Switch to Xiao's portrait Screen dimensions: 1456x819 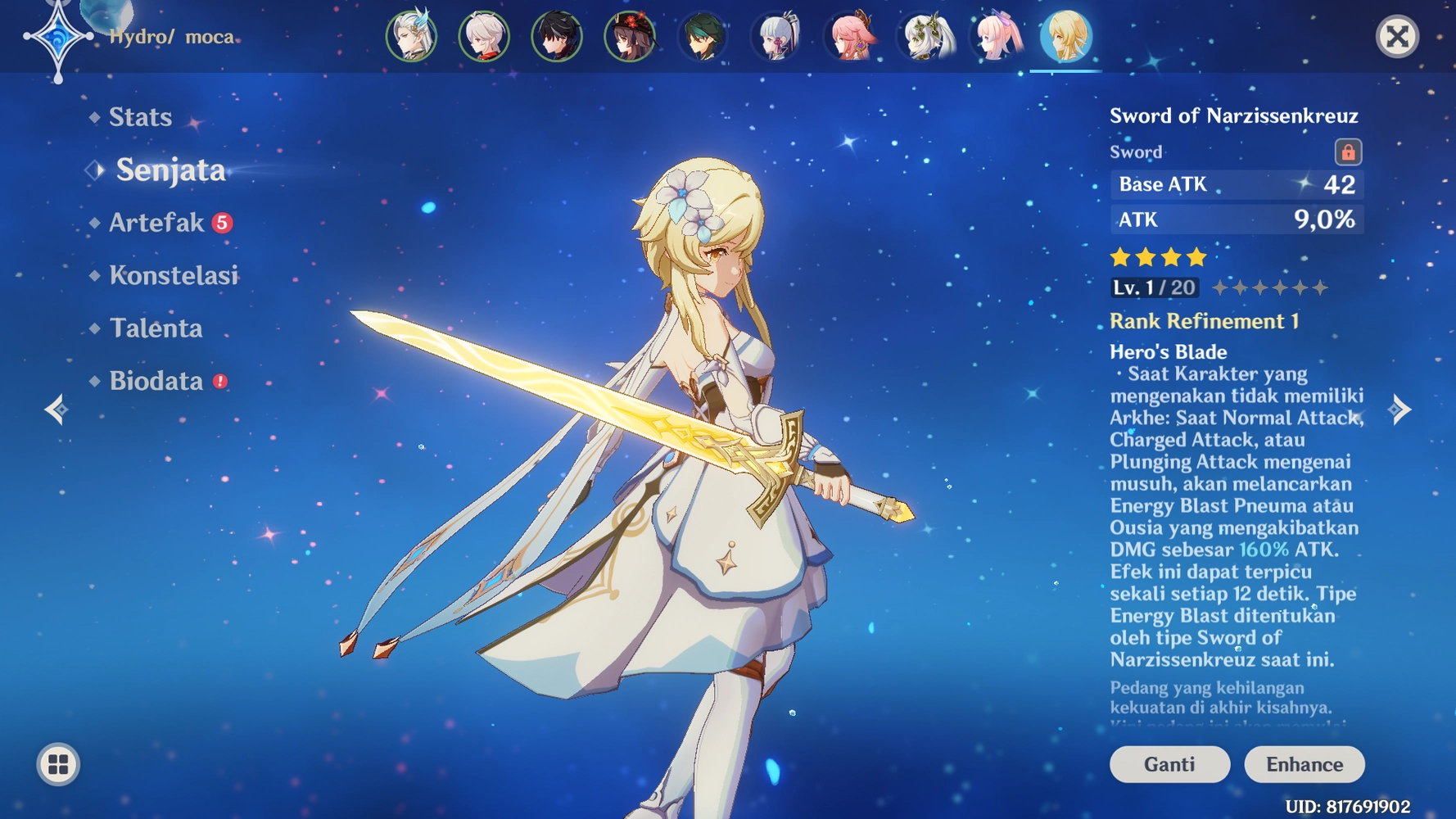(703, 37)
